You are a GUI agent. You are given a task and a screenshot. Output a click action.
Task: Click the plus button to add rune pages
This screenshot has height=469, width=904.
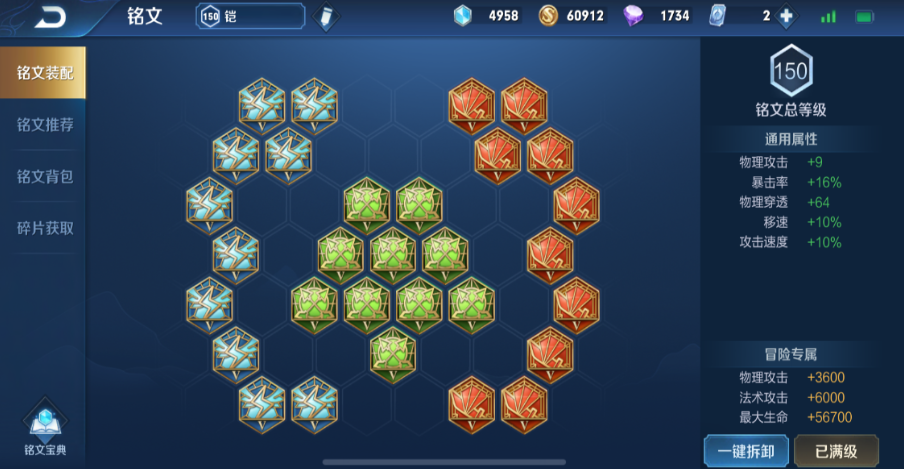786,16
